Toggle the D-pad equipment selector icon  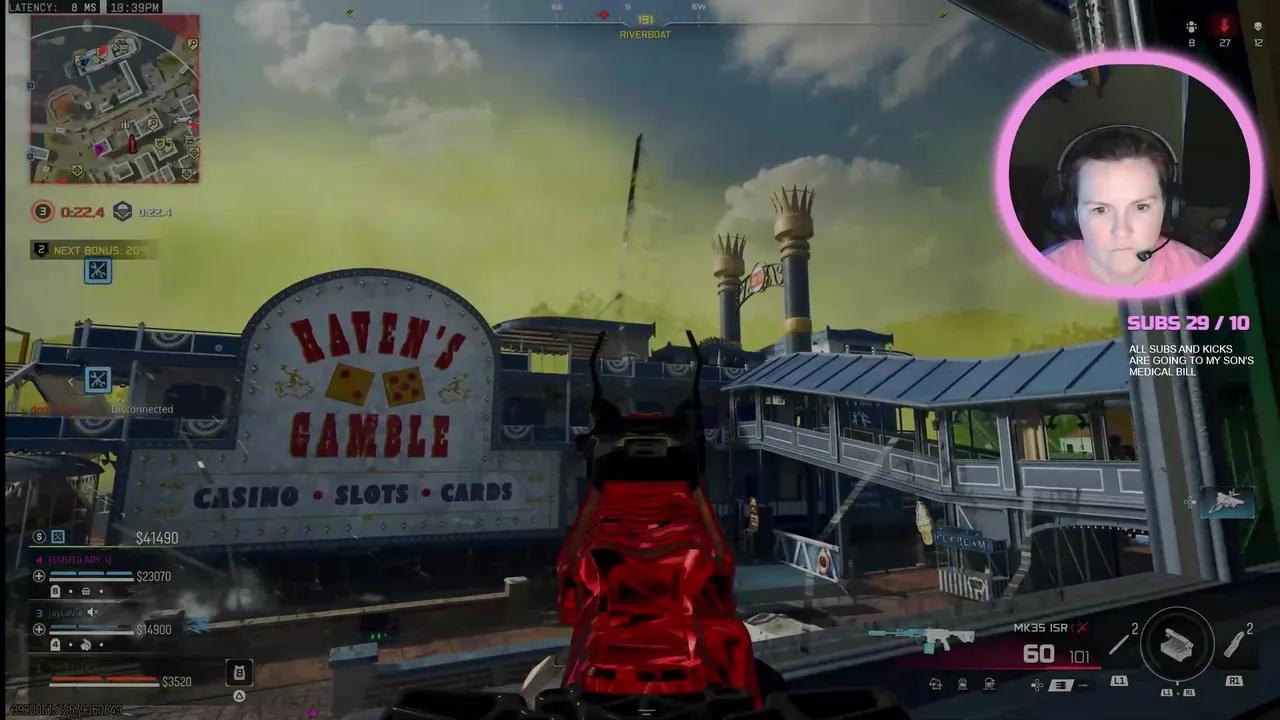click(1036, 685)
